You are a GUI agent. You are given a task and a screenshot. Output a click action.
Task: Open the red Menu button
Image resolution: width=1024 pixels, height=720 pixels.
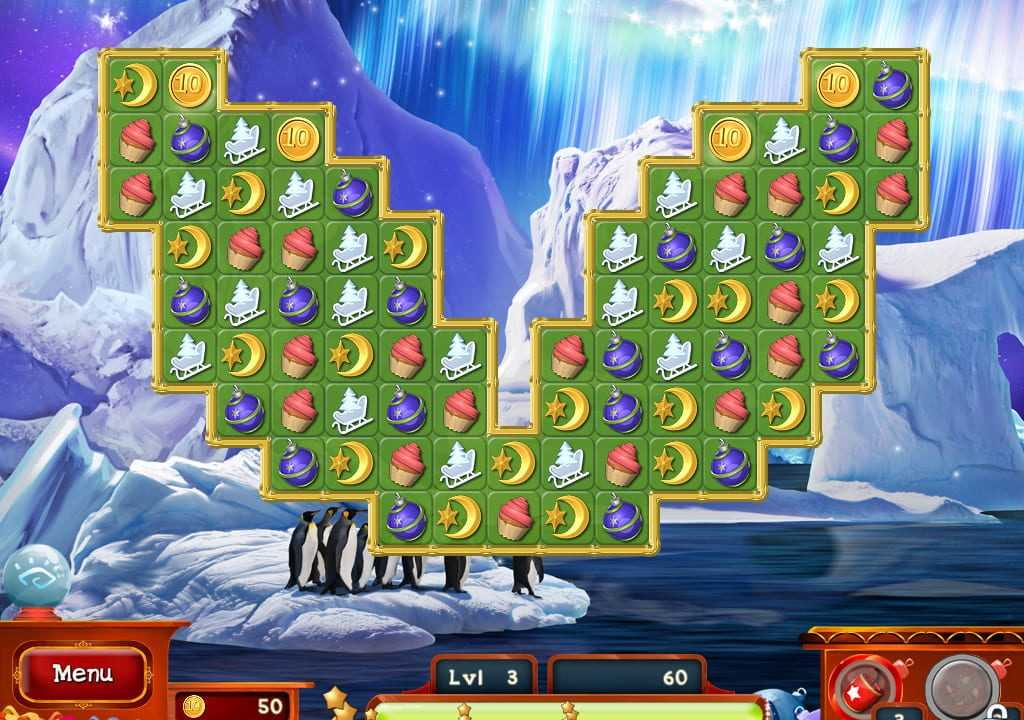(82, 673)
